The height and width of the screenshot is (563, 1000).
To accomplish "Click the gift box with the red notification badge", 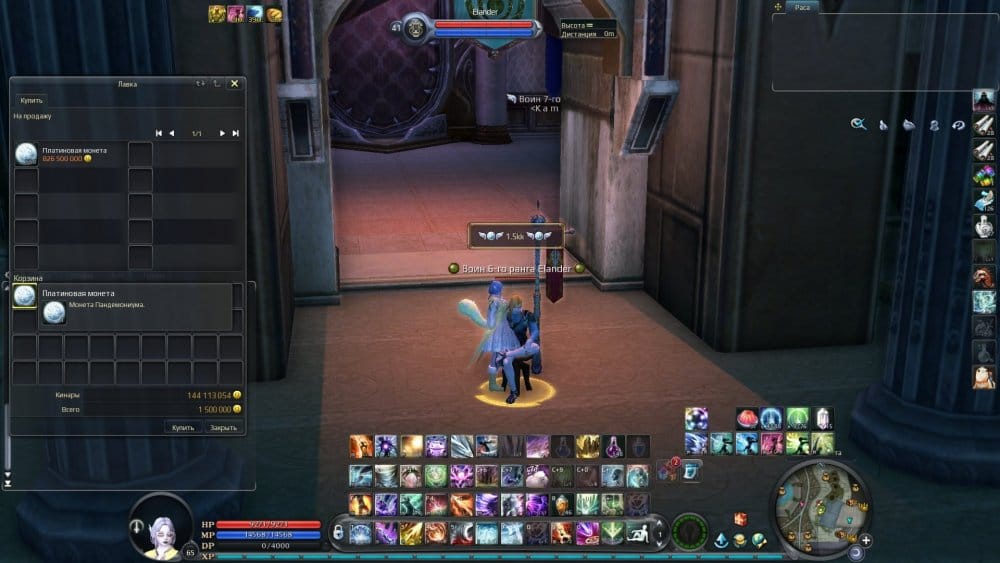I will tap(669, 472).
